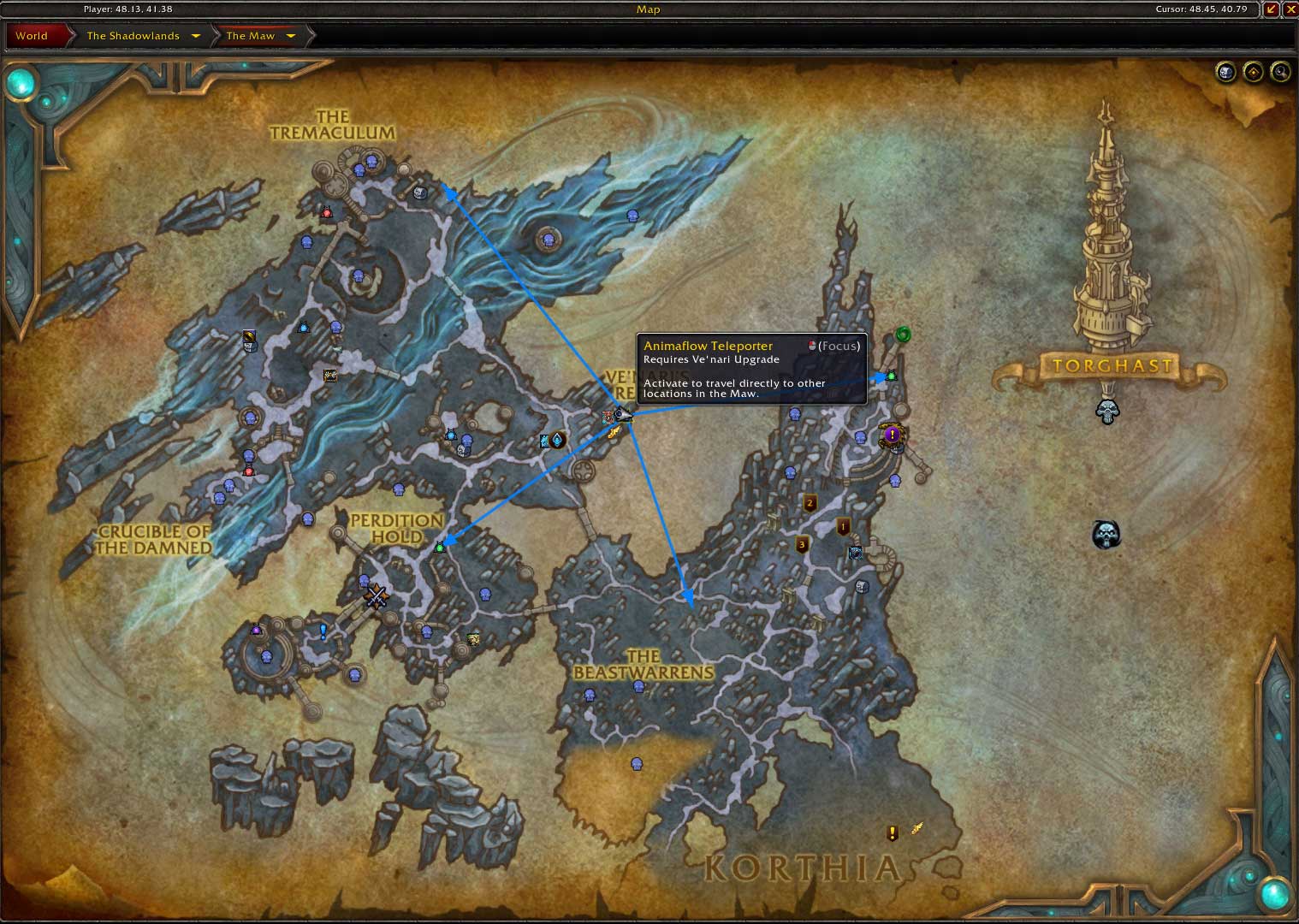Click the skull icon below the Torghast banner
1299x924 pixels.
tap(1107, 412)
